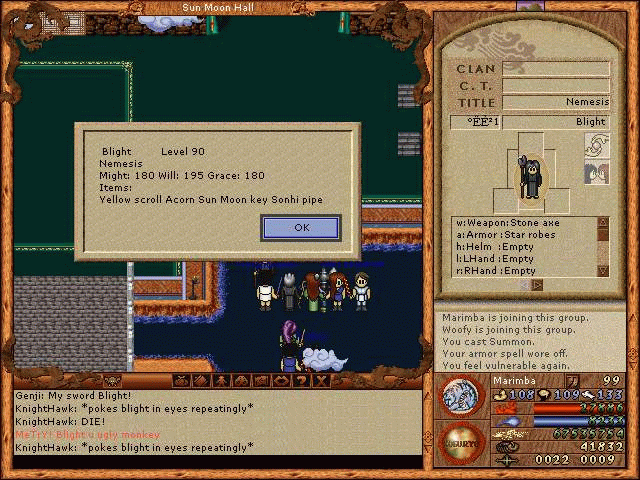This screenshot has width=640, height=480.
Task: Click the question mark help toolbar button
Action: tap(301, 380)
